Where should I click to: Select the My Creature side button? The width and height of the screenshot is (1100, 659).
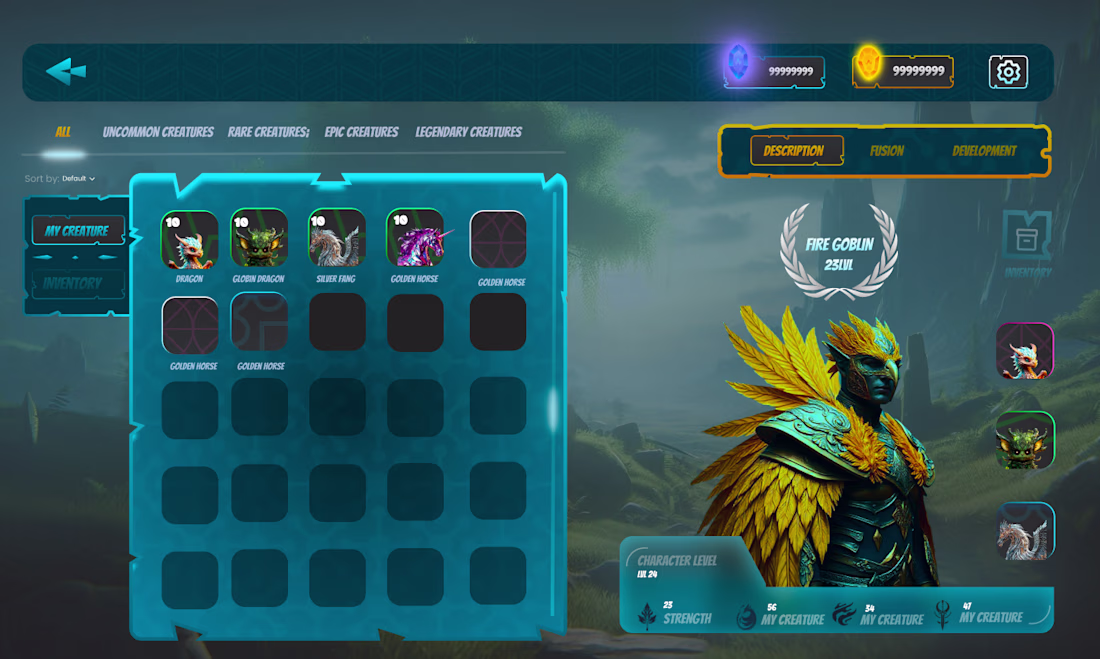click(77, 231)
